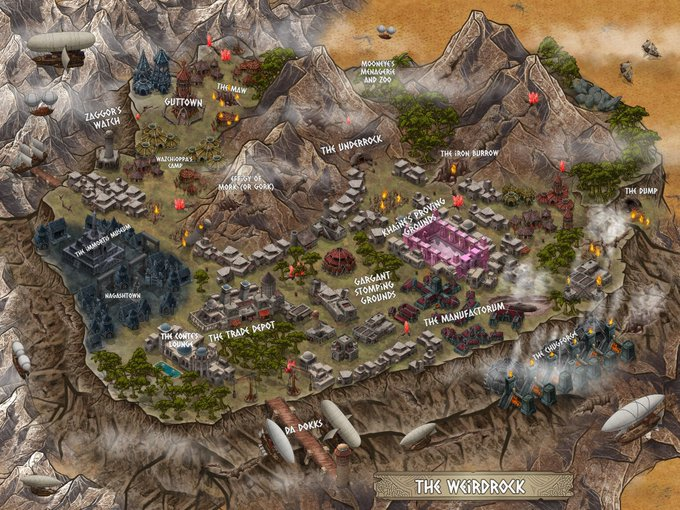Open The Iron Burrow location
680x510 pixels.
[x=468, y=154]
